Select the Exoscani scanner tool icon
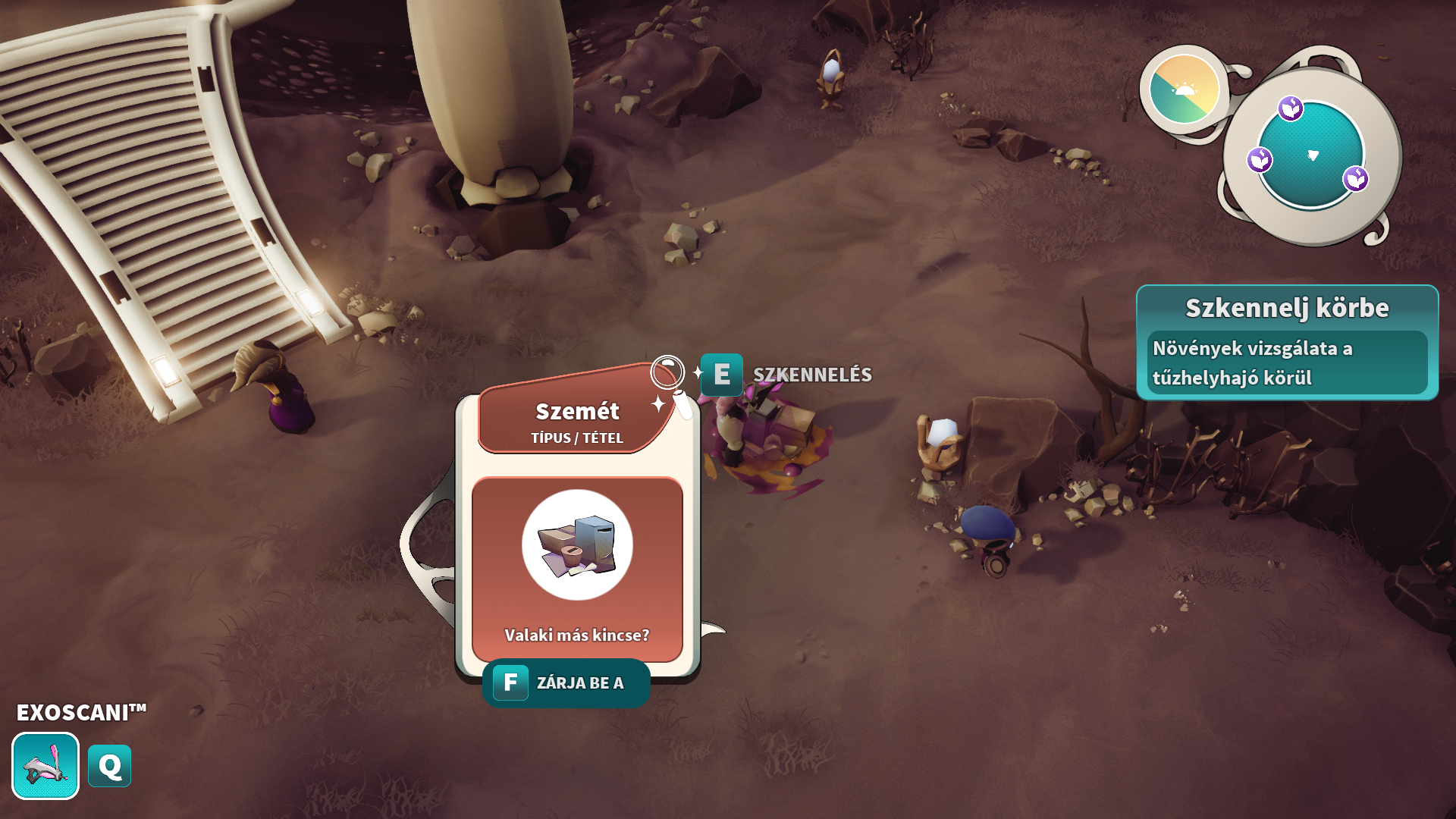This screenshot has height=819, width=1456. coord(45,766)
